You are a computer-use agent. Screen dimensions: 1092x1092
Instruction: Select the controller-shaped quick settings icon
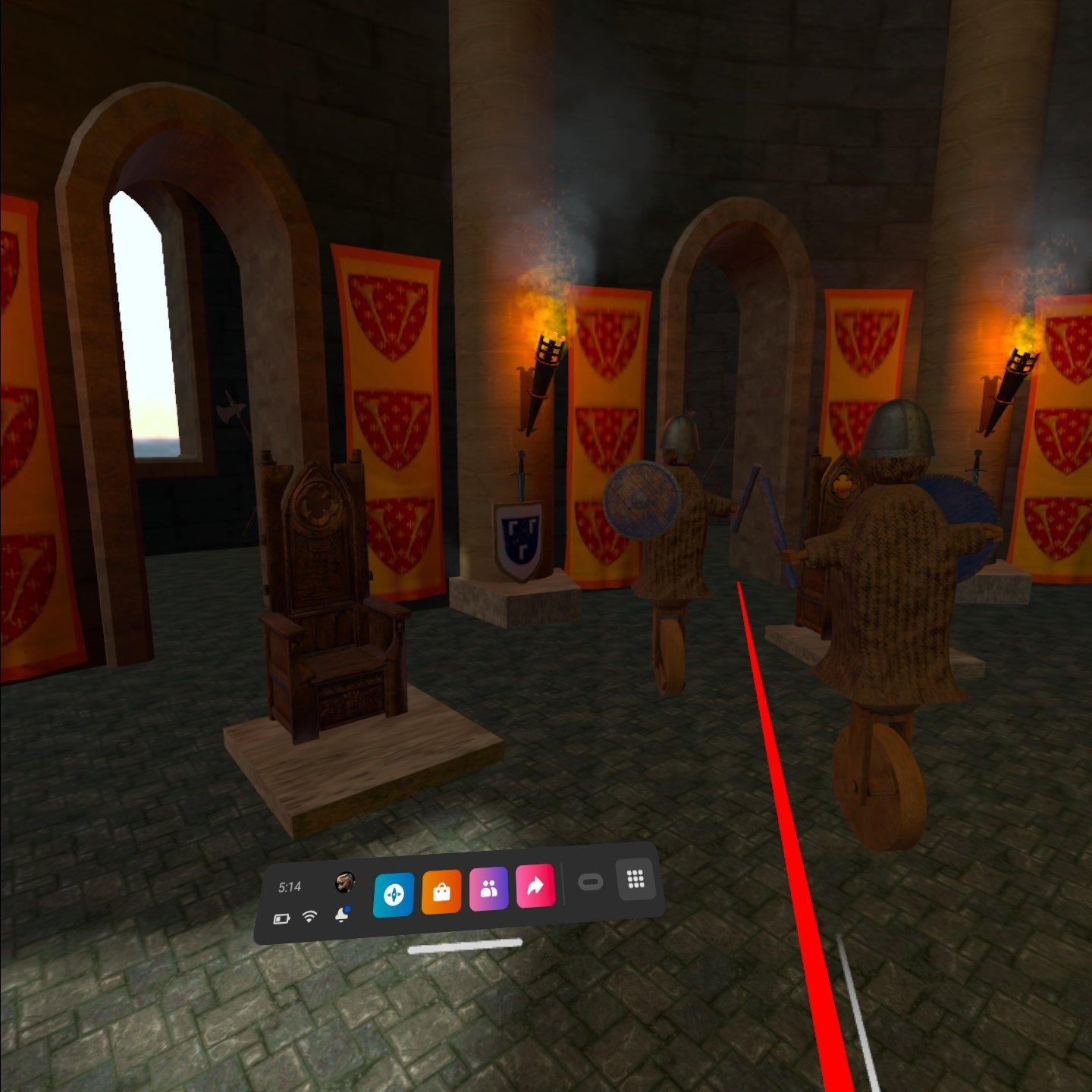click(x=591, y=882)
